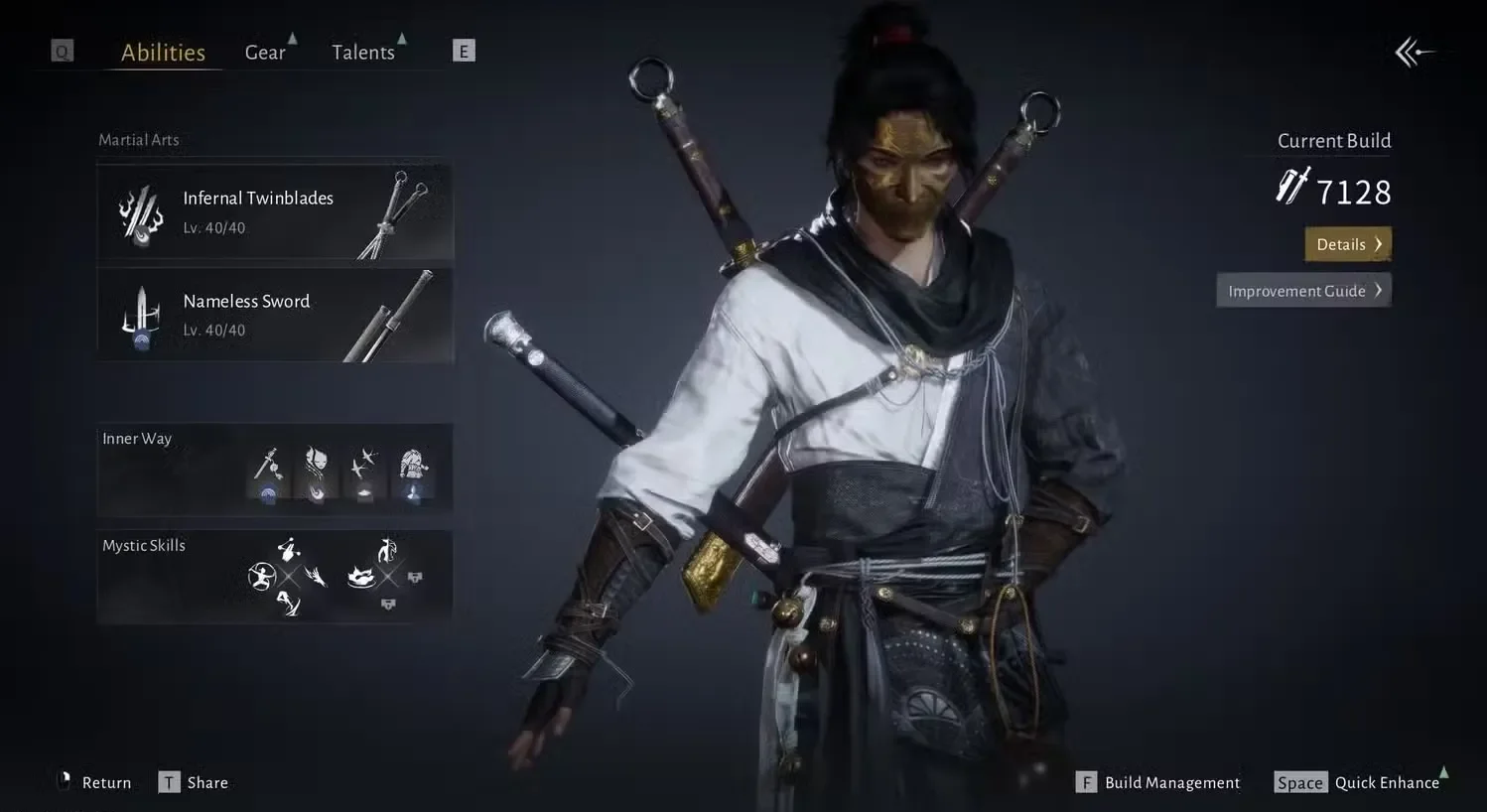Image resolution: width=1487 pixels, height=812 pixels.
Task: Click the flying birds Inner Way icon
Action: (365, 463)
